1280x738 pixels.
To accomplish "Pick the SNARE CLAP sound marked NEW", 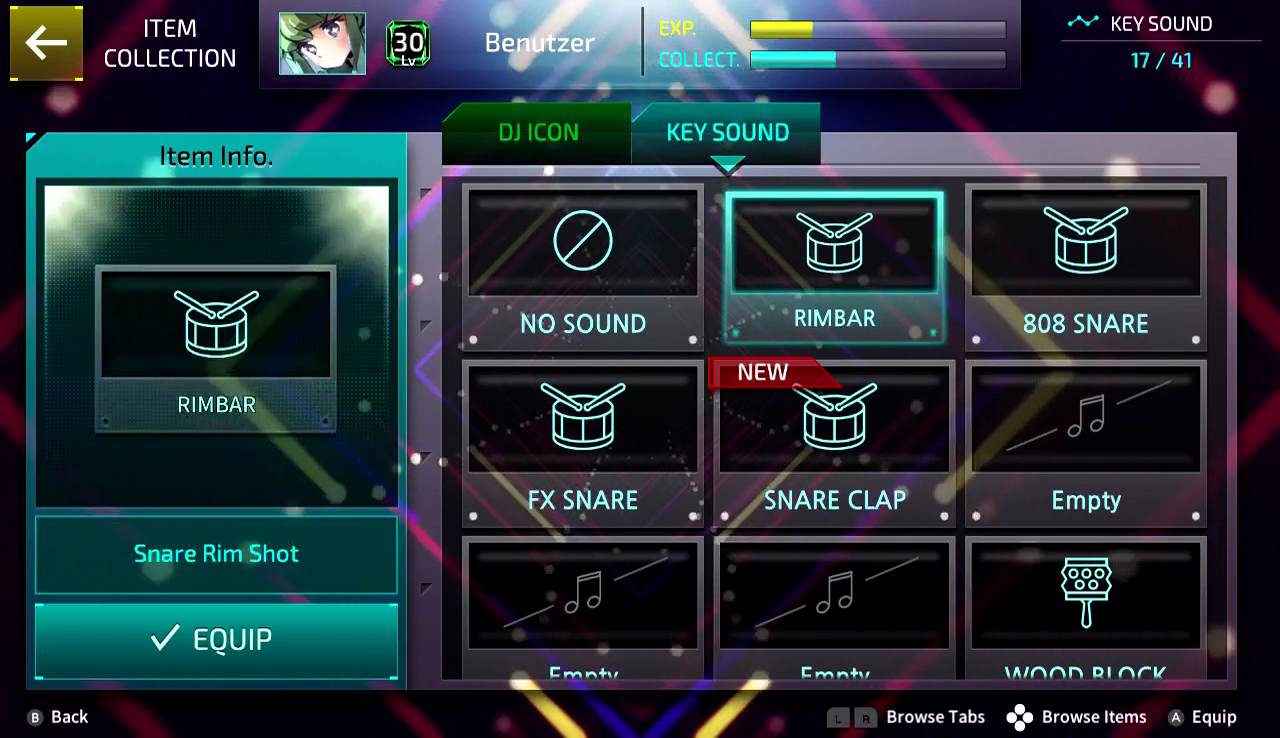I will click(834, 420).
